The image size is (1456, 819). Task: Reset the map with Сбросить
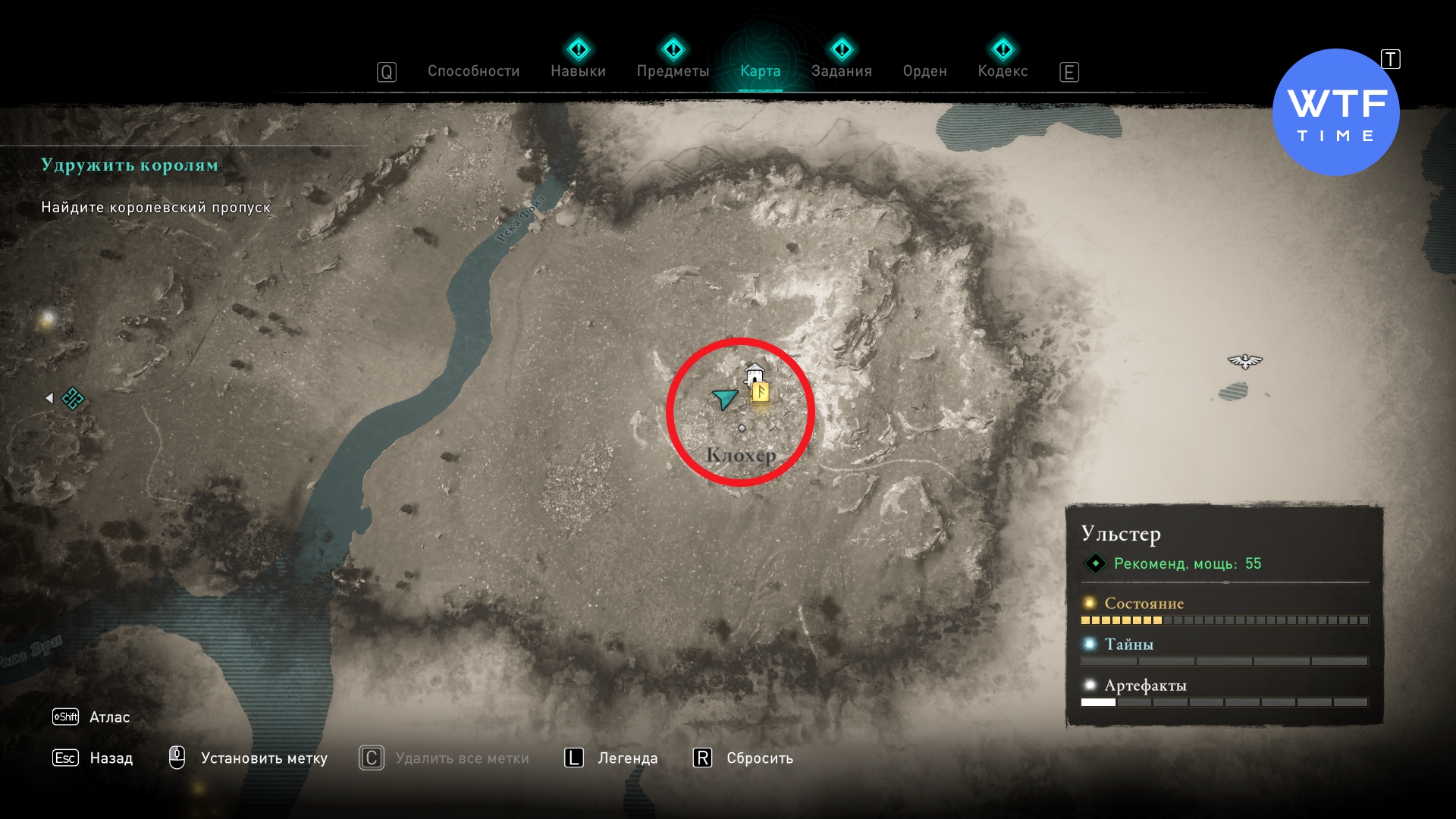[x=759, y=758]
